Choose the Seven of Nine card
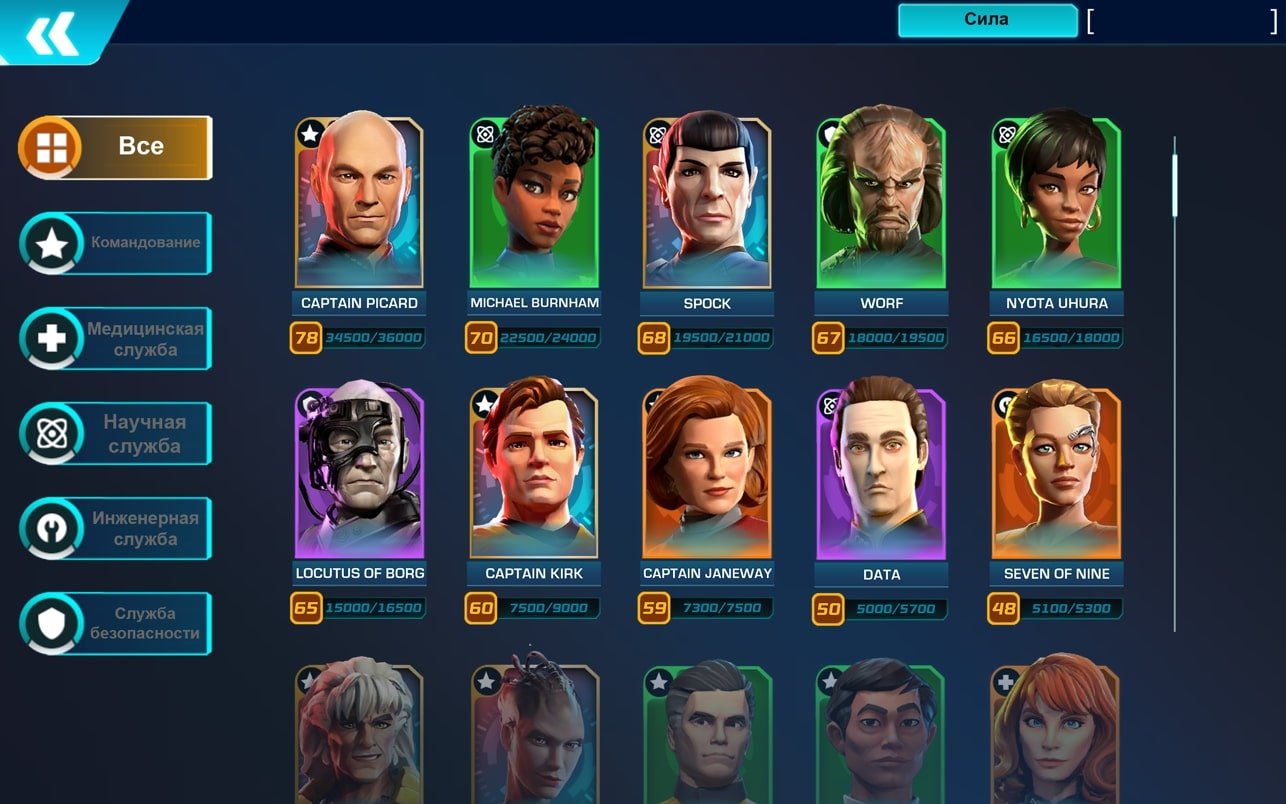 [x=1056, y=473]
